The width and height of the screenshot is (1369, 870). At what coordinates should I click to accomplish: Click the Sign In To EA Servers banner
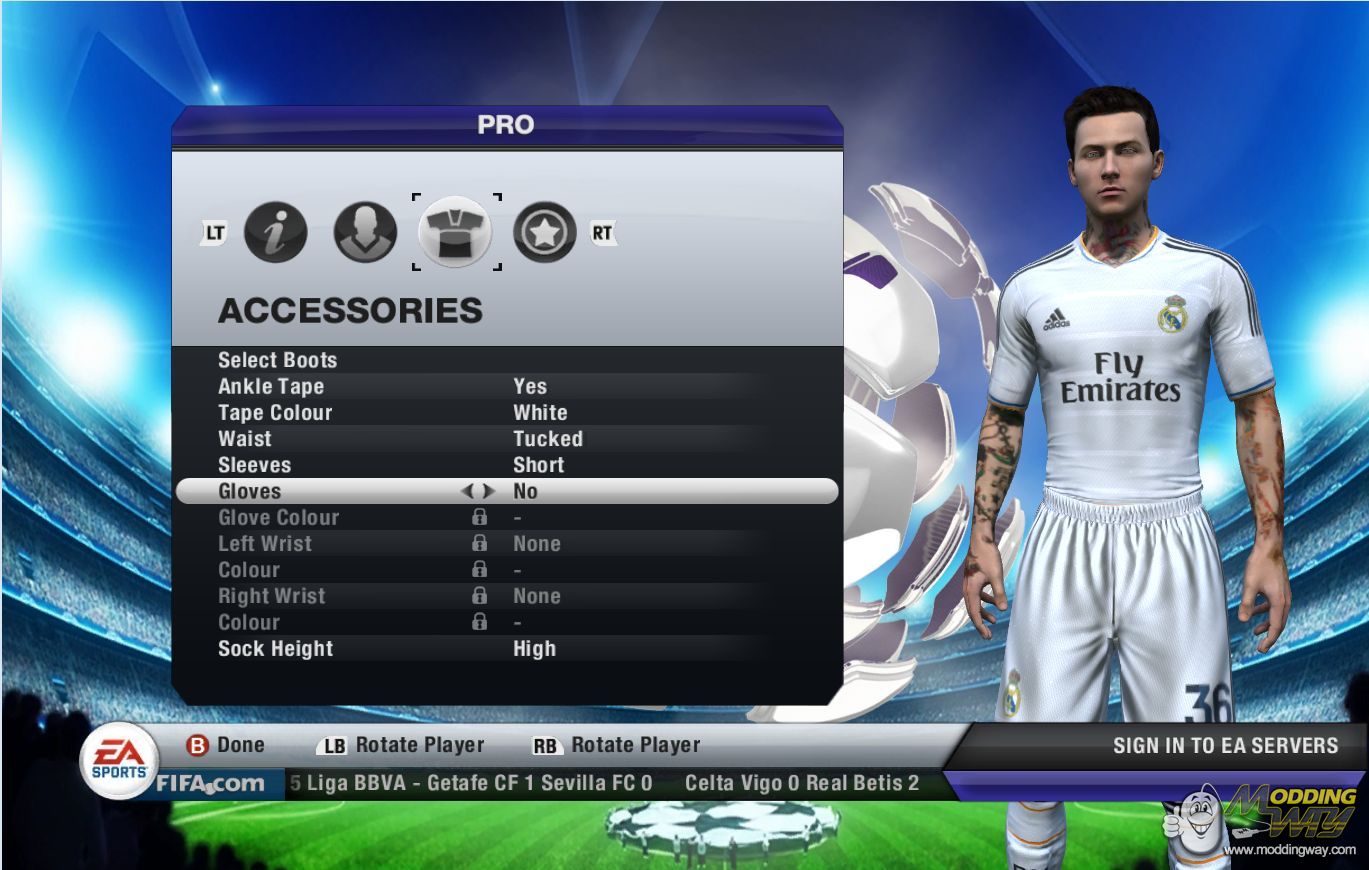1225,745
